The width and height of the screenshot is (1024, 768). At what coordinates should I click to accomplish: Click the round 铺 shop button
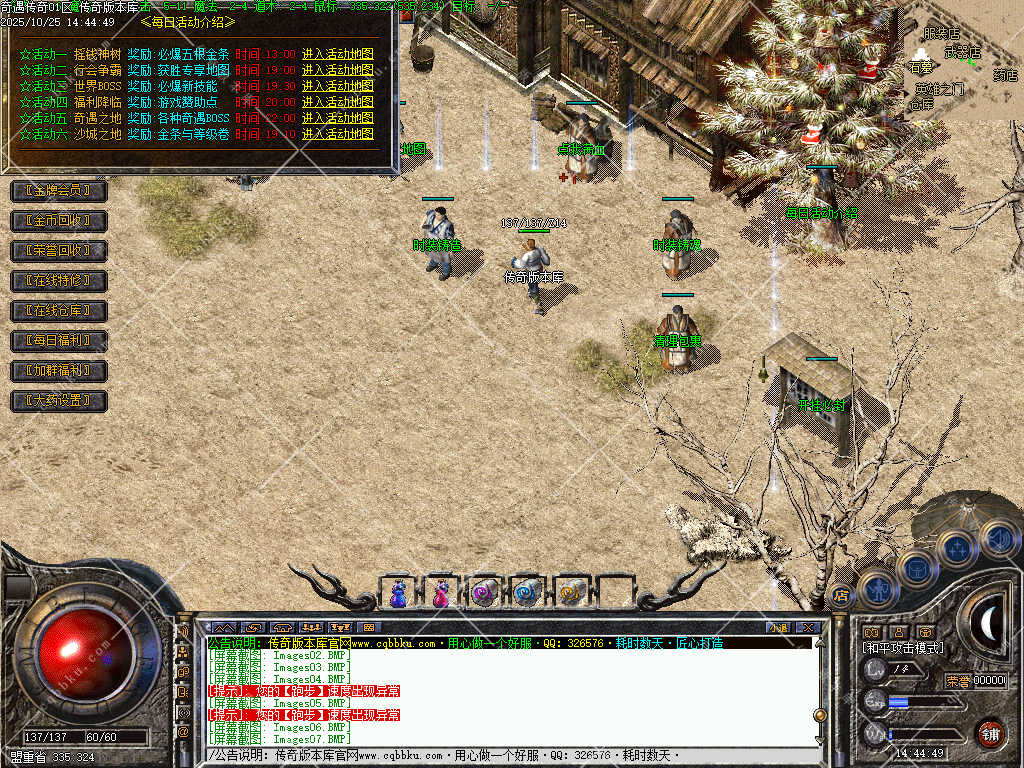point(990,733)
